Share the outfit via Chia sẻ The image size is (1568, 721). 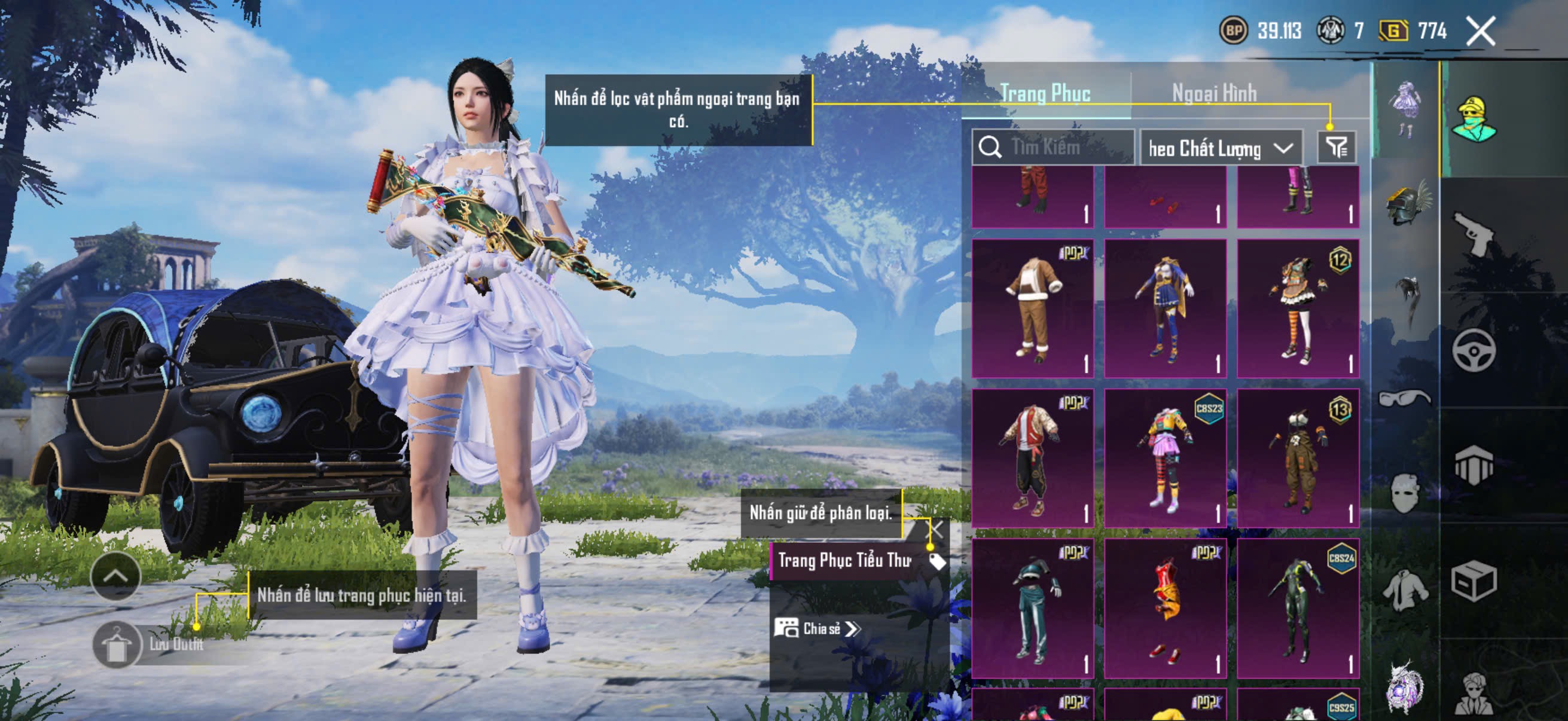pyautogui.click(x=818, y=628)
